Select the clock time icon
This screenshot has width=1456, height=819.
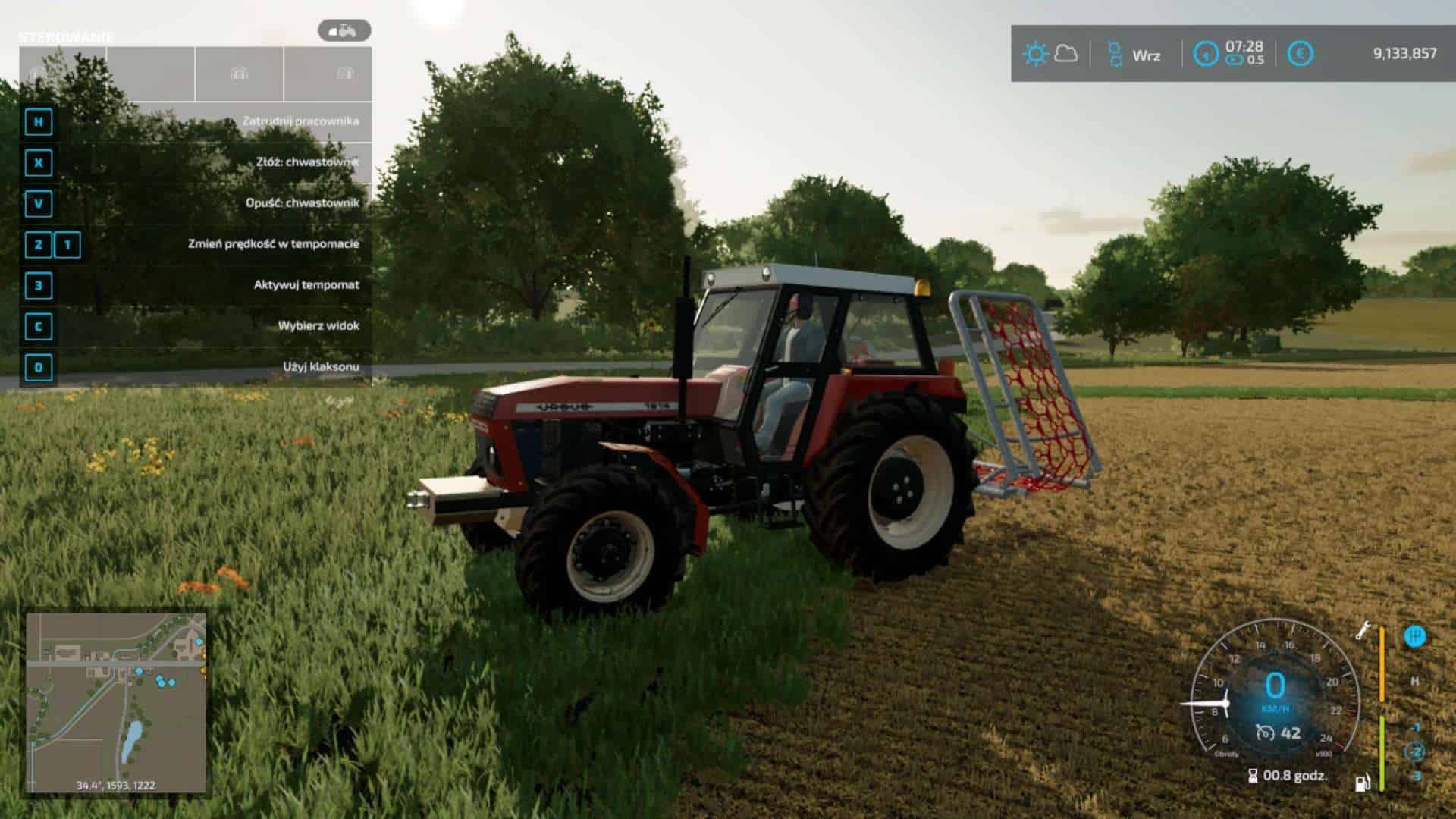[x=1206, y=54]
